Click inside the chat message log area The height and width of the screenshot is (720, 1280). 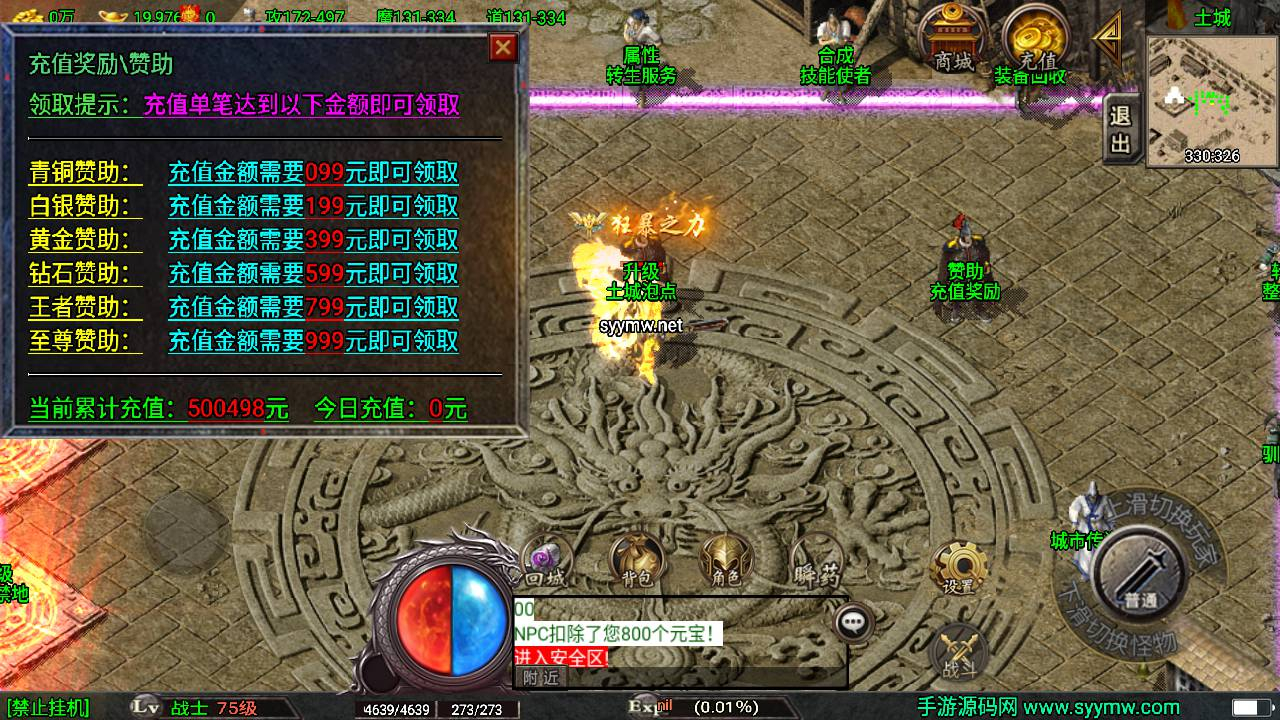[660, 630]
